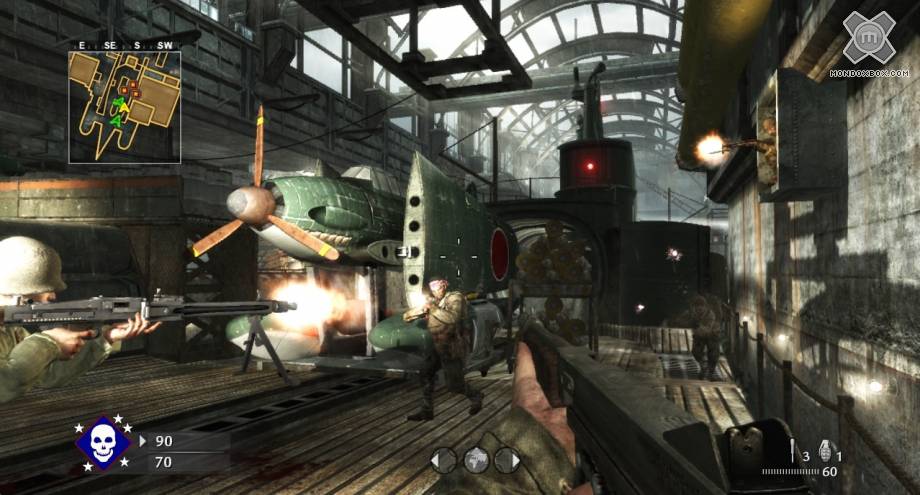Open the minimap in the corner
Image resolution: width=920 pixels, height=495 pixels.
click(x=124, y=106)
